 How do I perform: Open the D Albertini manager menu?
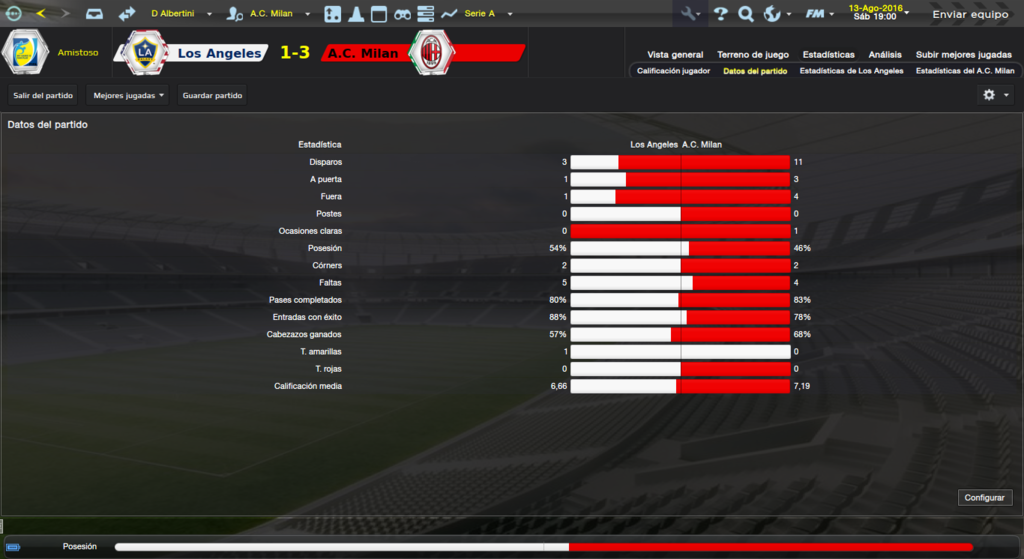click(181, 14)
